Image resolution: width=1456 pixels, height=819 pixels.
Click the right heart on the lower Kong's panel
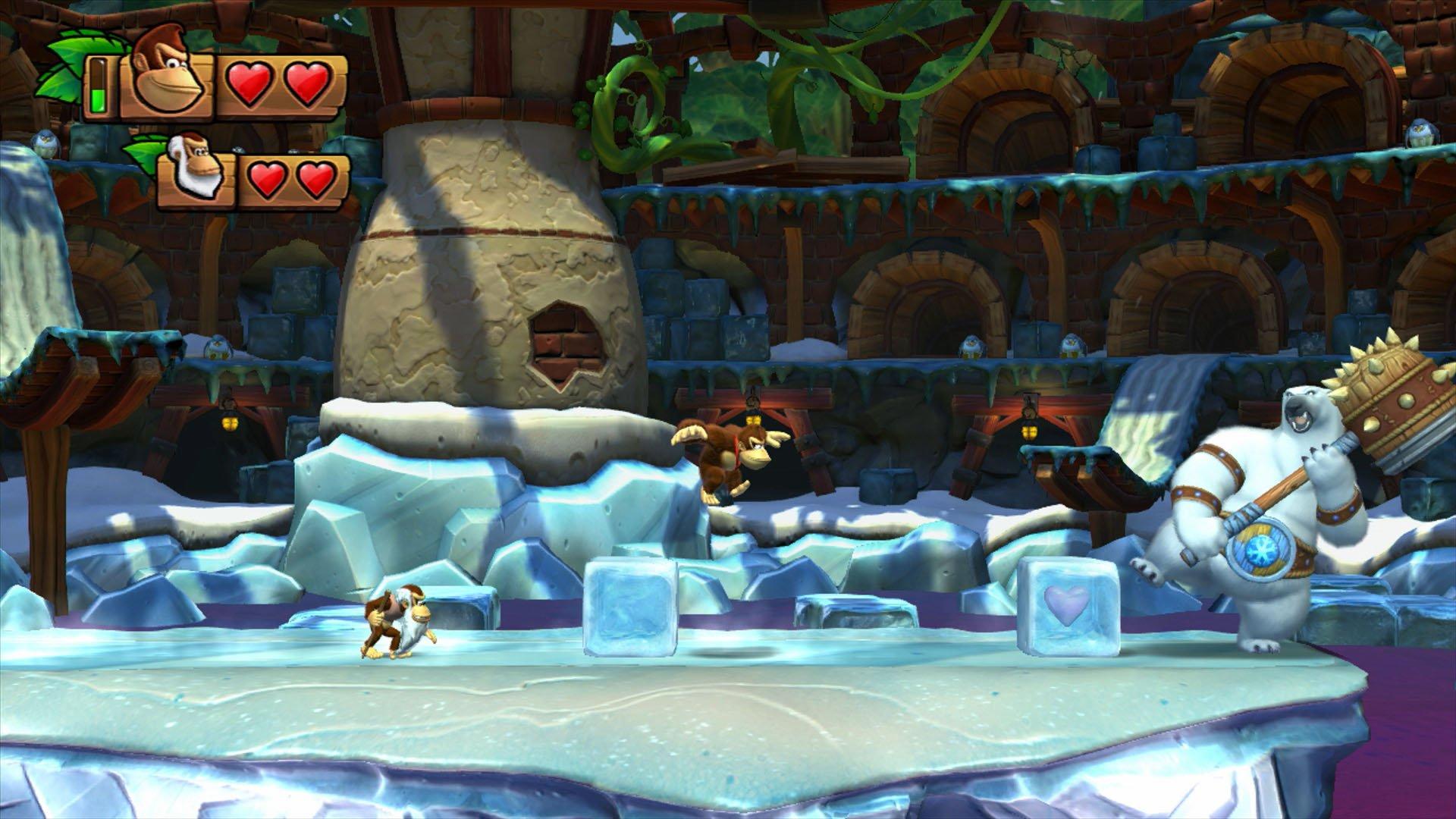[x=316, y=179]
